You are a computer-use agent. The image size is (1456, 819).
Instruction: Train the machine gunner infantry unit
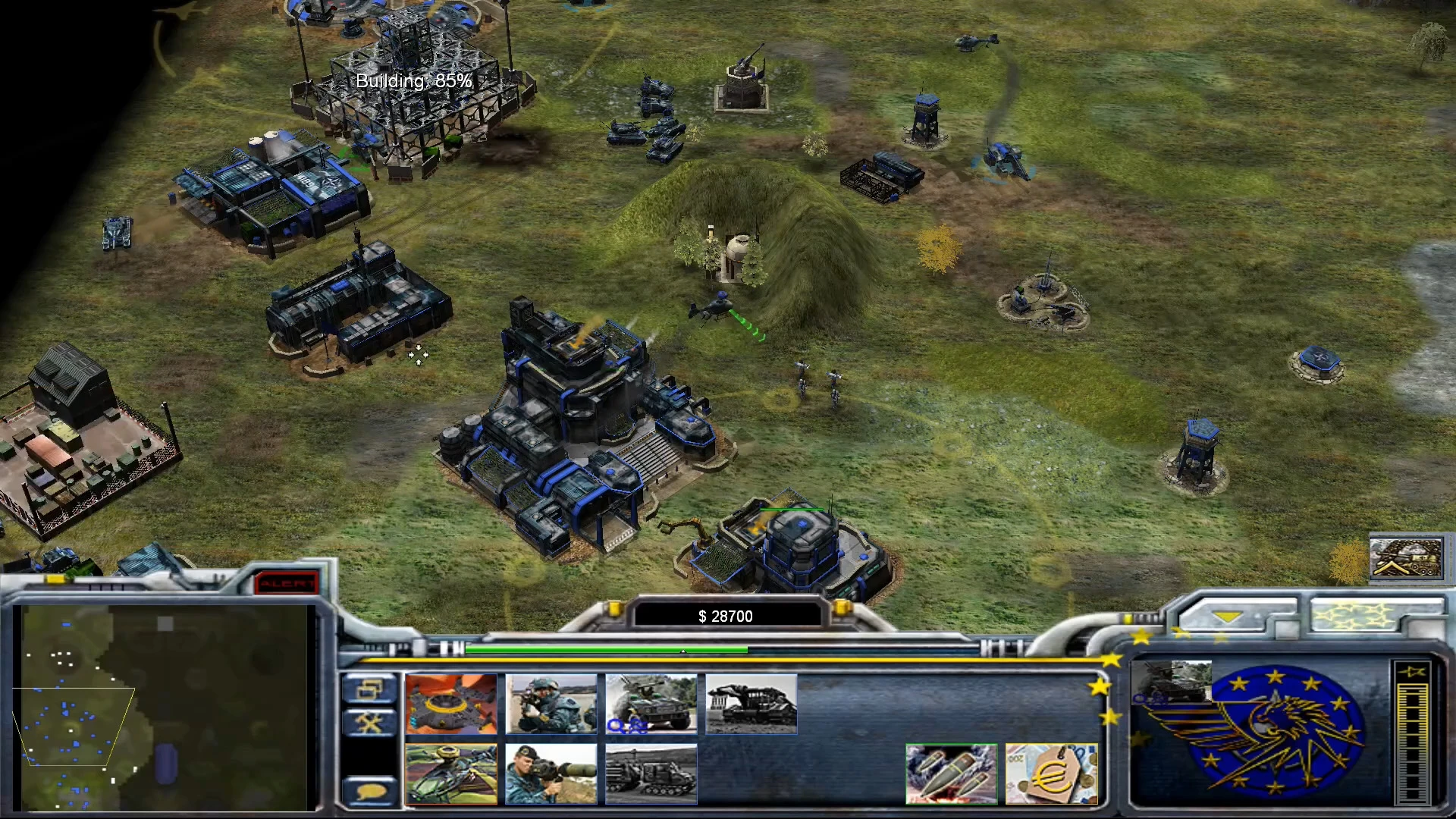[551, 705]
